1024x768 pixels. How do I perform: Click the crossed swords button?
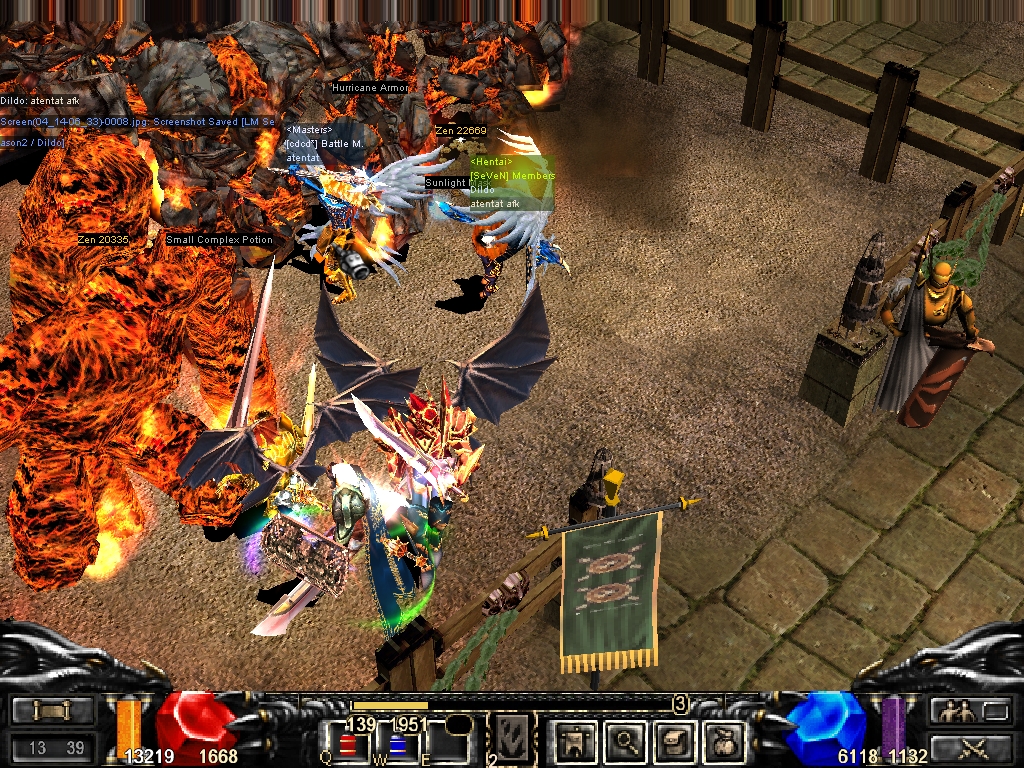click(970, 746)
